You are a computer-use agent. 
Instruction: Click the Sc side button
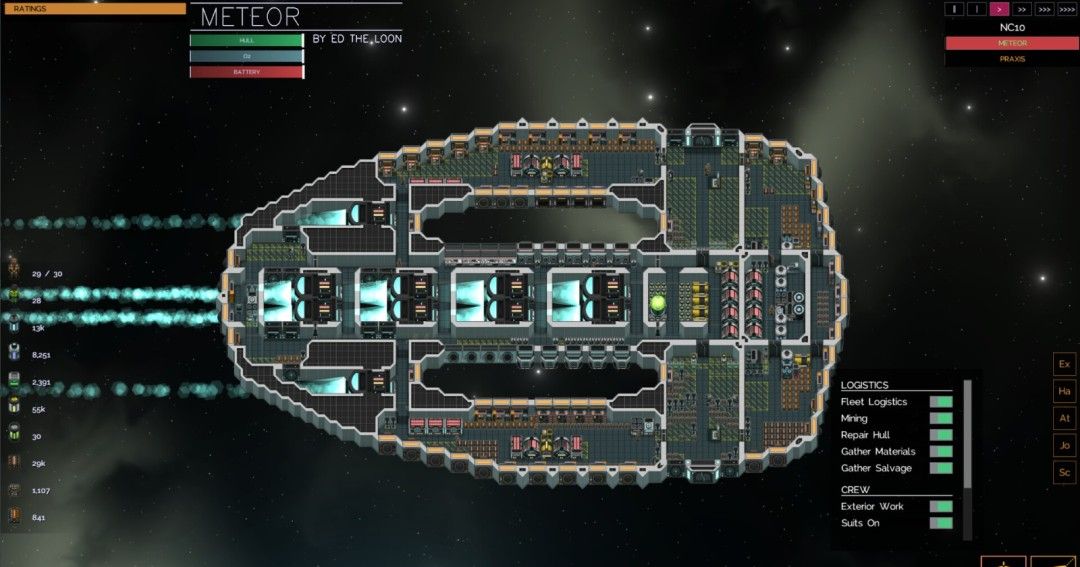coord(1064,472)
